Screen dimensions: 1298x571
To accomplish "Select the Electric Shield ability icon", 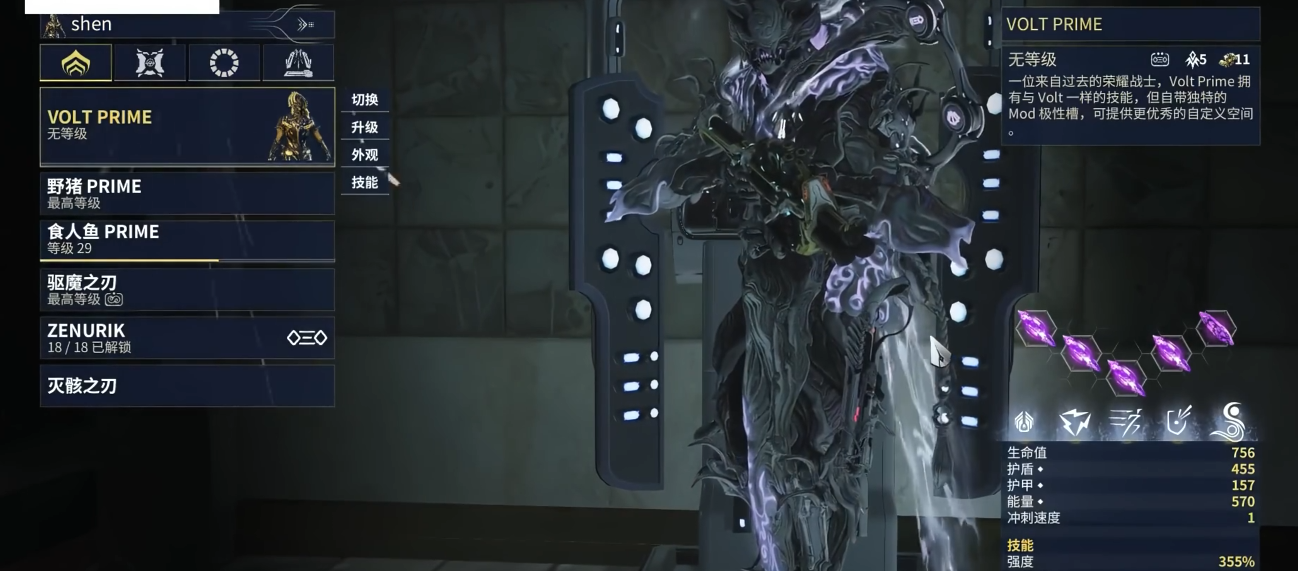I will tap(1179, 423).
